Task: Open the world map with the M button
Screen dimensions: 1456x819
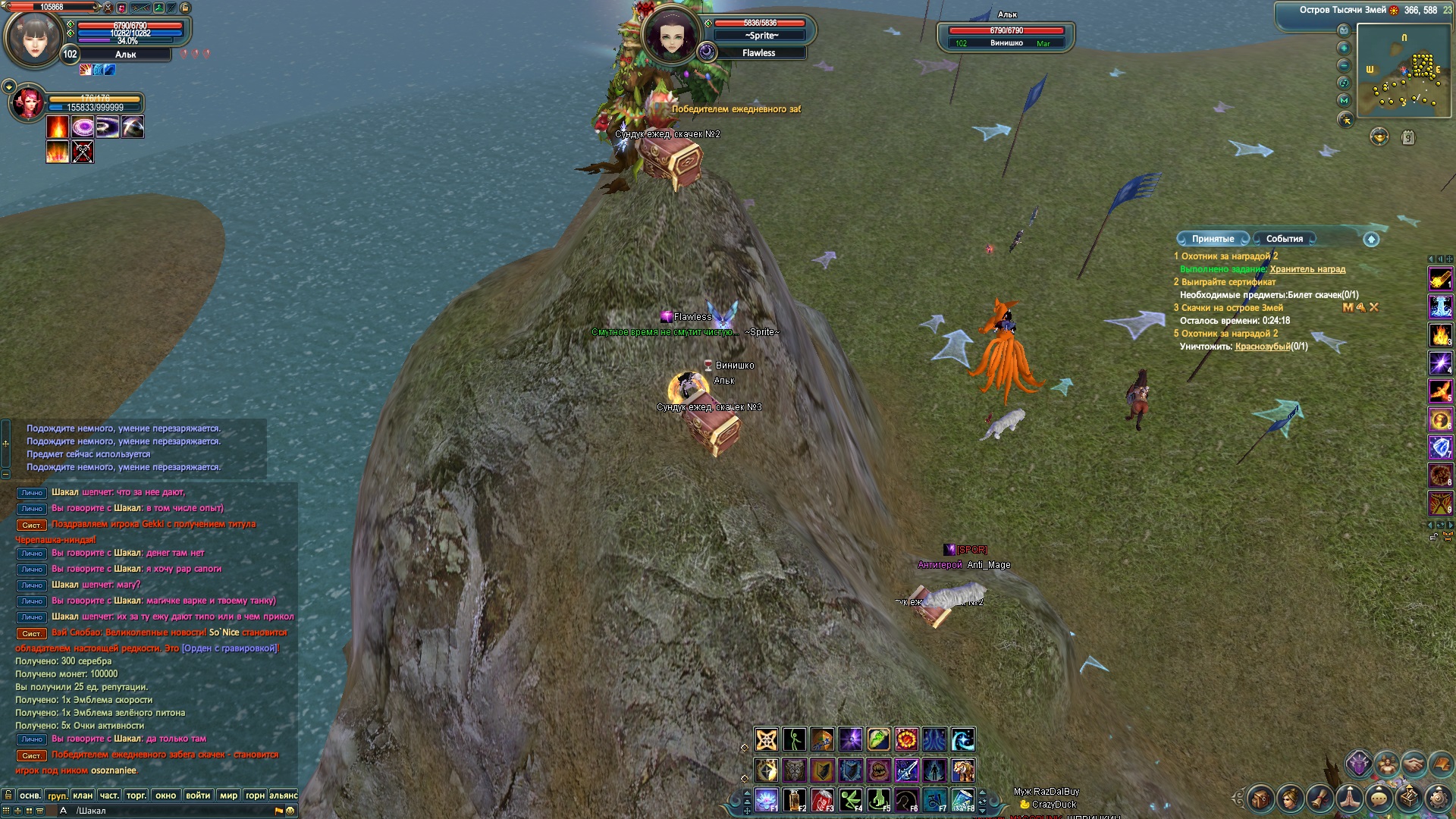Action: (1345, 100)
